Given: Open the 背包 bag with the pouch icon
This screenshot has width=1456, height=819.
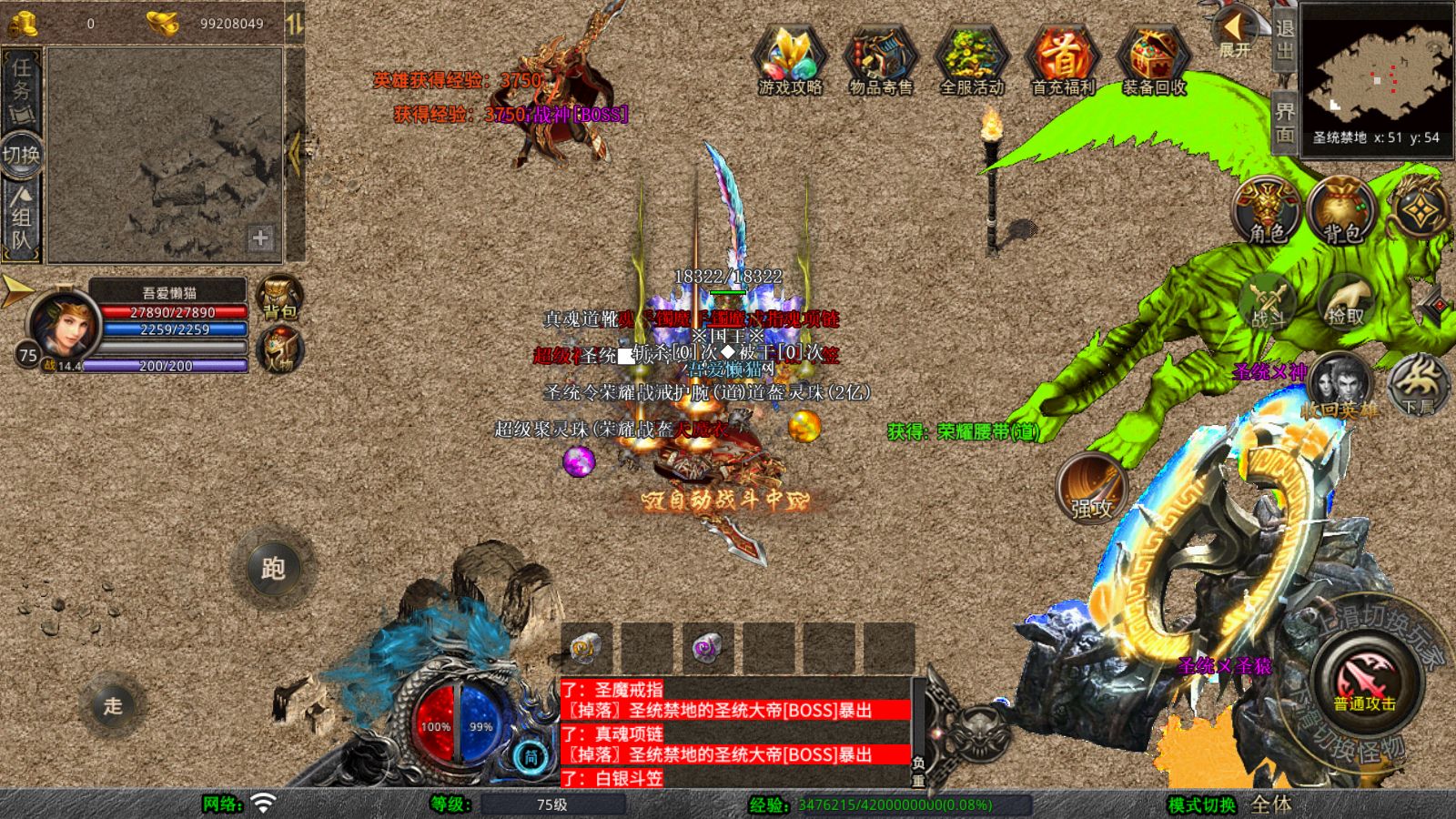Looking at the screenshot, I should tap(1342, 211).
